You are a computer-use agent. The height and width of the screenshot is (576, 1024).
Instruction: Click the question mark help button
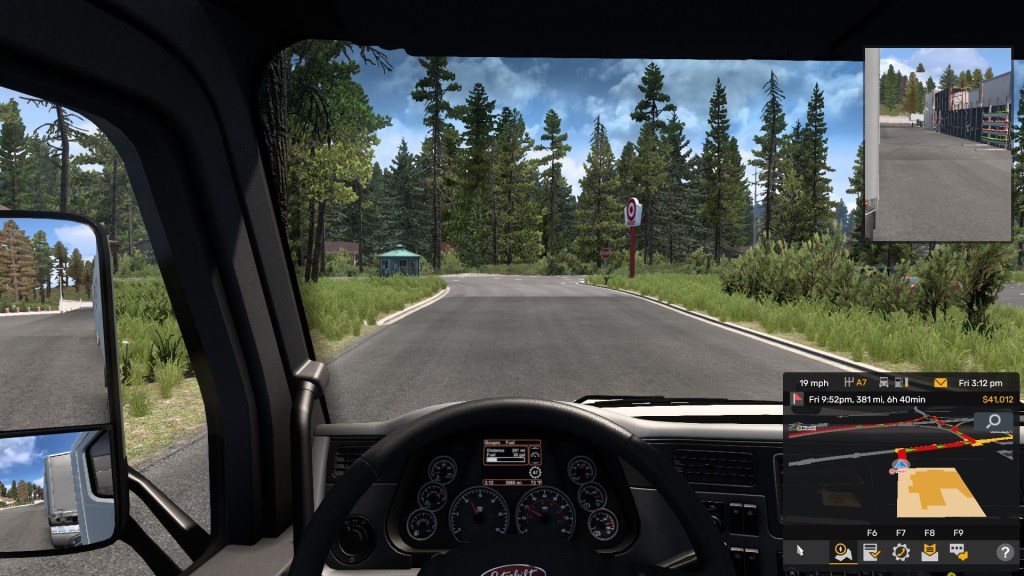tap(1004, 551)
